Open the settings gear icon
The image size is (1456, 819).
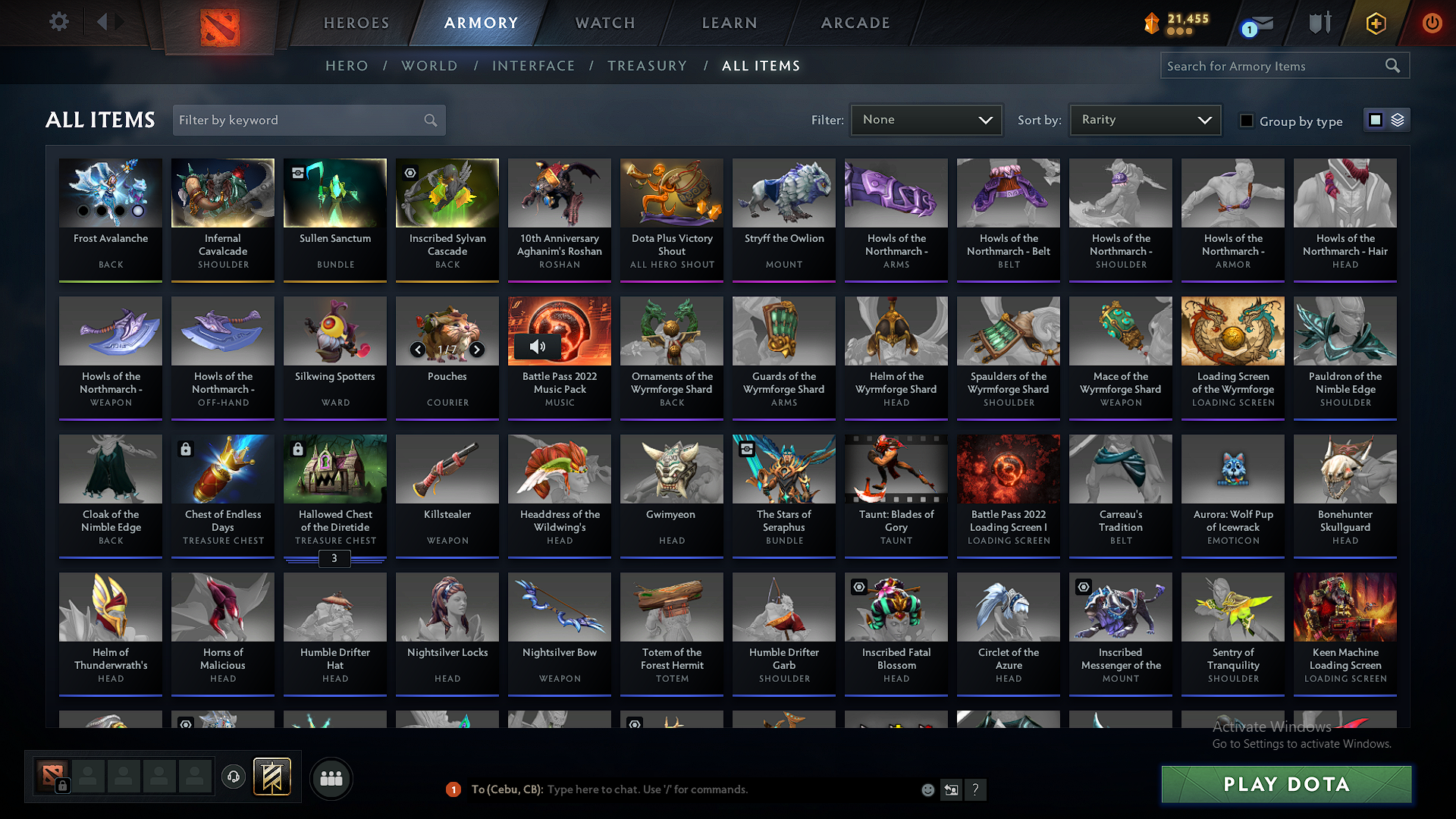click(x=58, y=22)
